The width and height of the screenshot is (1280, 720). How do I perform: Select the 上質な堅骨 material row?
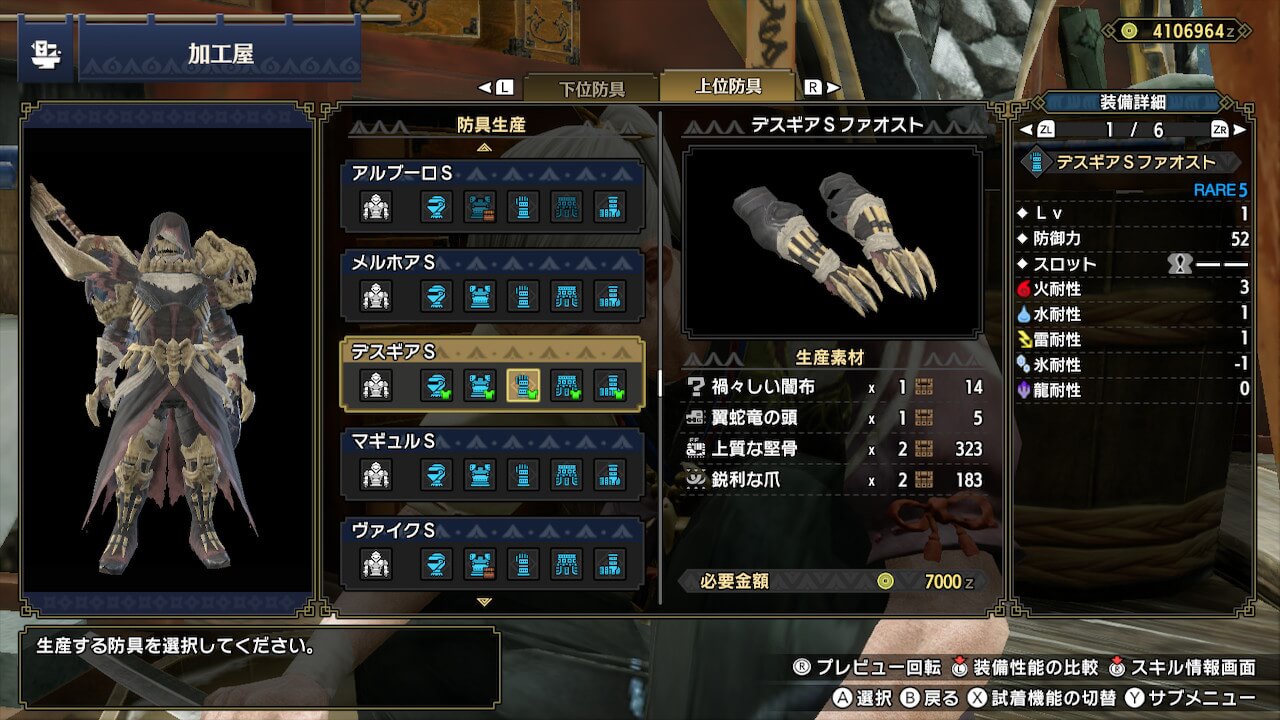tap(835, 449)
